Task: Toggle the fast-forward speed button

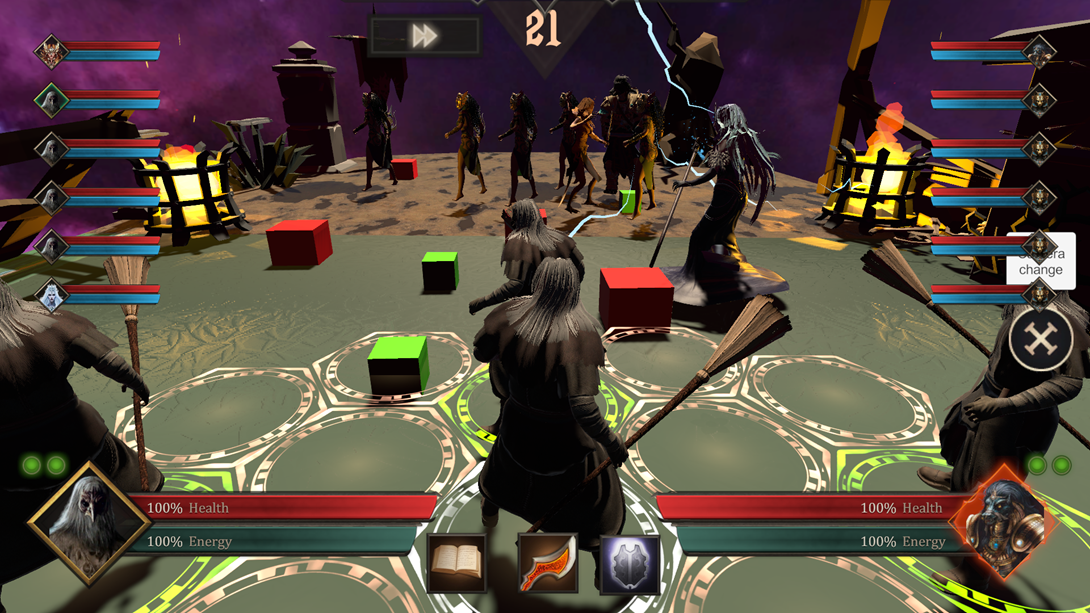Action: point(425,37)
